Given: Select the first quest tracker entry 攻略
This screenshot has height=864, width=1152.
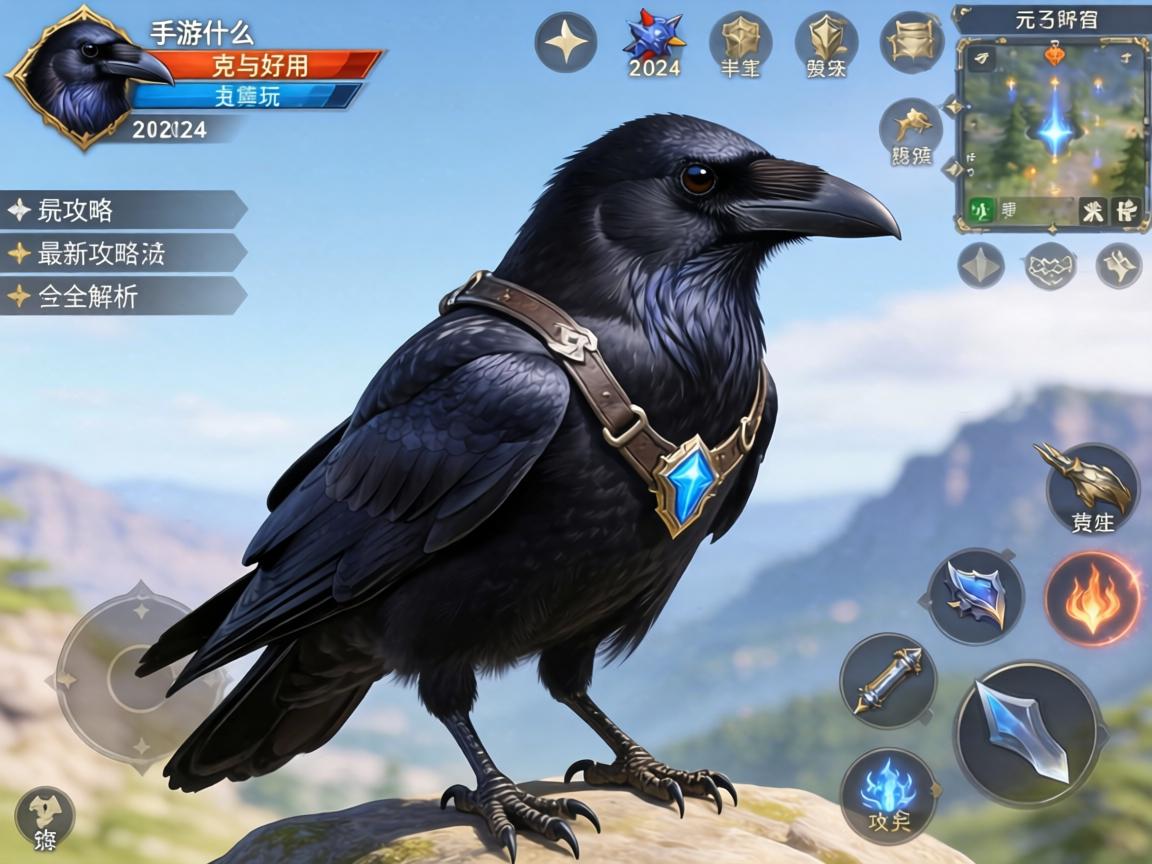Looking at the screenshot, I should point(120,211).
